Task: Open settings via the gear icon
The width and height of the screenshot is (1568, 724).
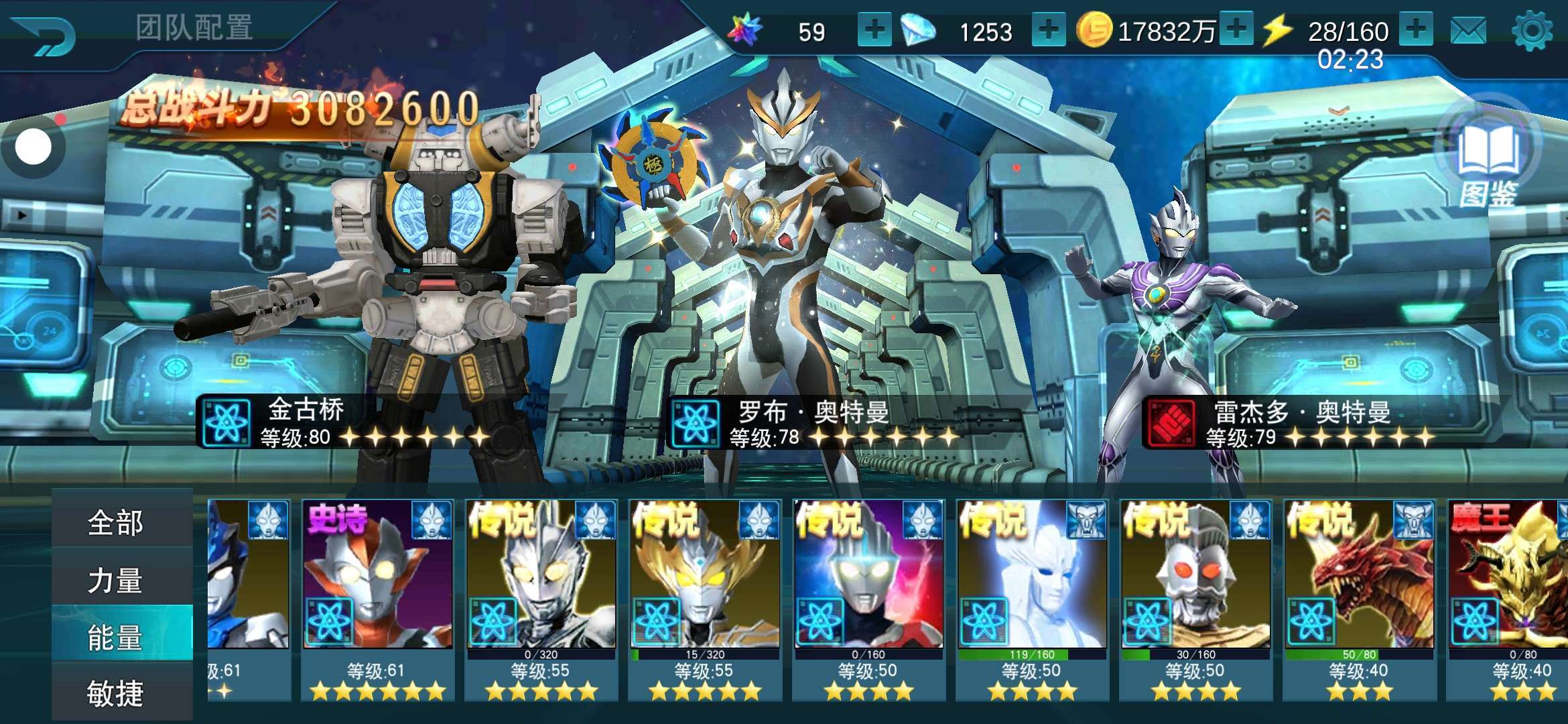Action: 1532,31
